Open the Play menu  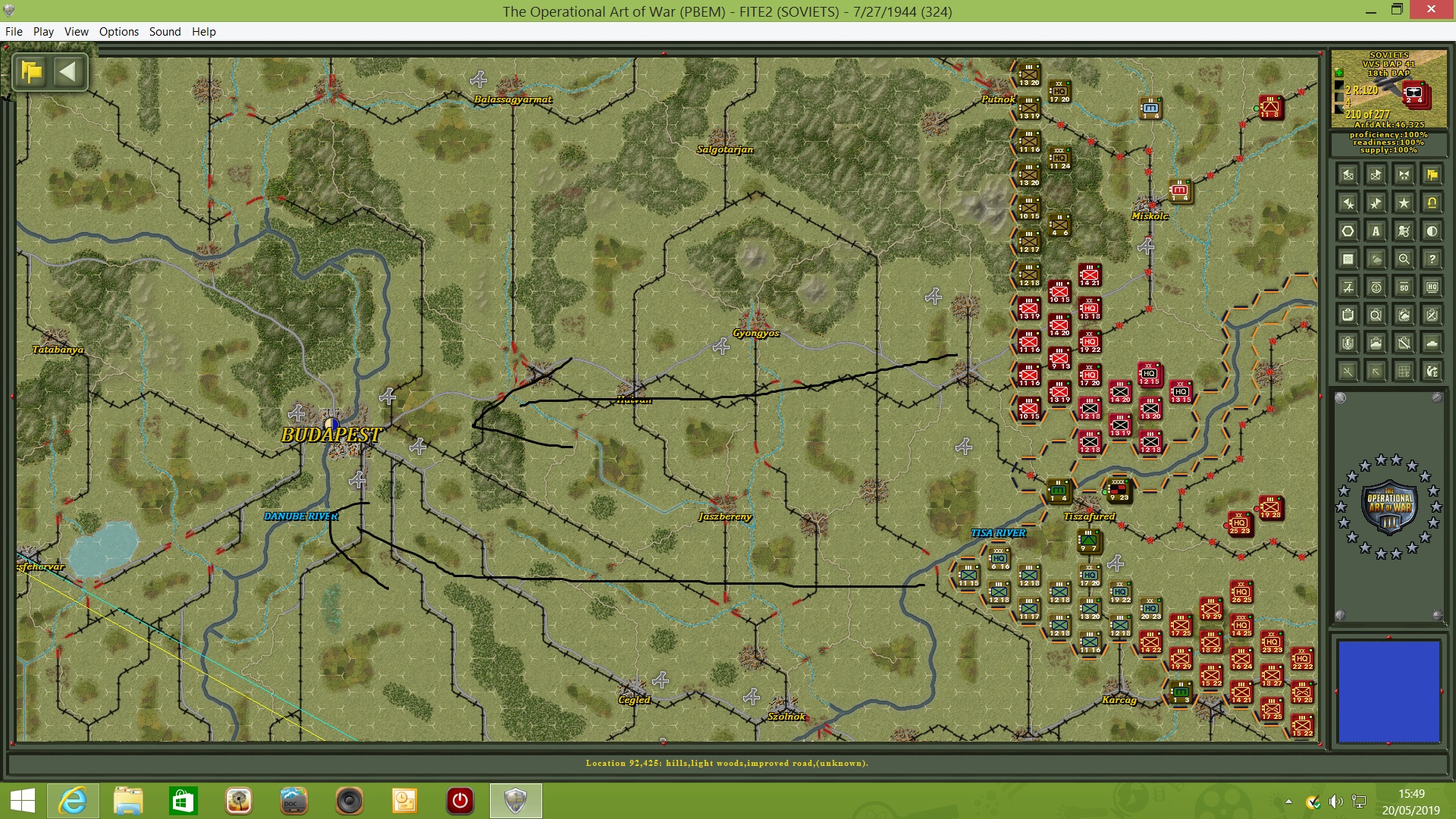point(43,32)
